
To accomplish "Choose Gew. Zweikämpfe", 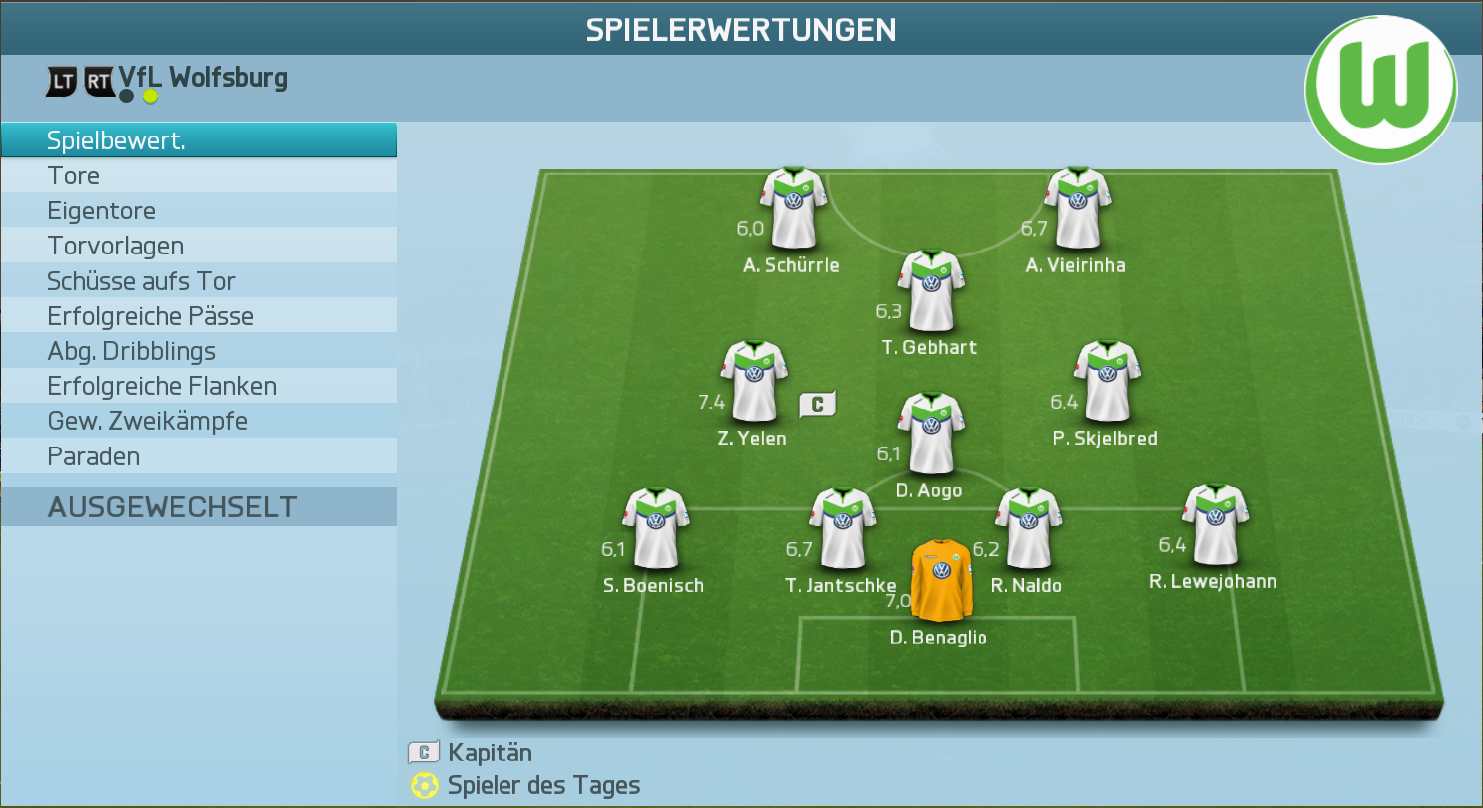I will tap(198, 421).
